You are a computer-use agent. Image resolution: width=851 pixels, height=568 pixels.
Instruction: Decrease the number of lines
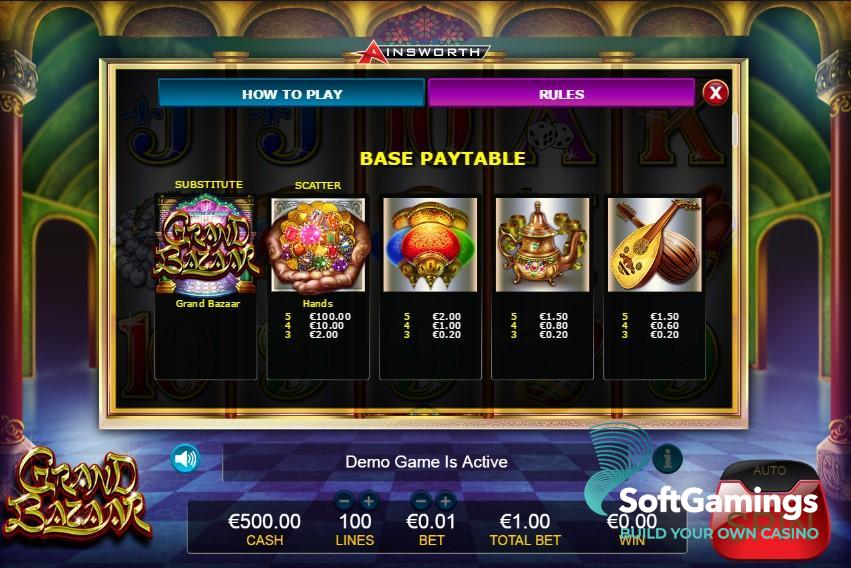[x=344, y=501]
